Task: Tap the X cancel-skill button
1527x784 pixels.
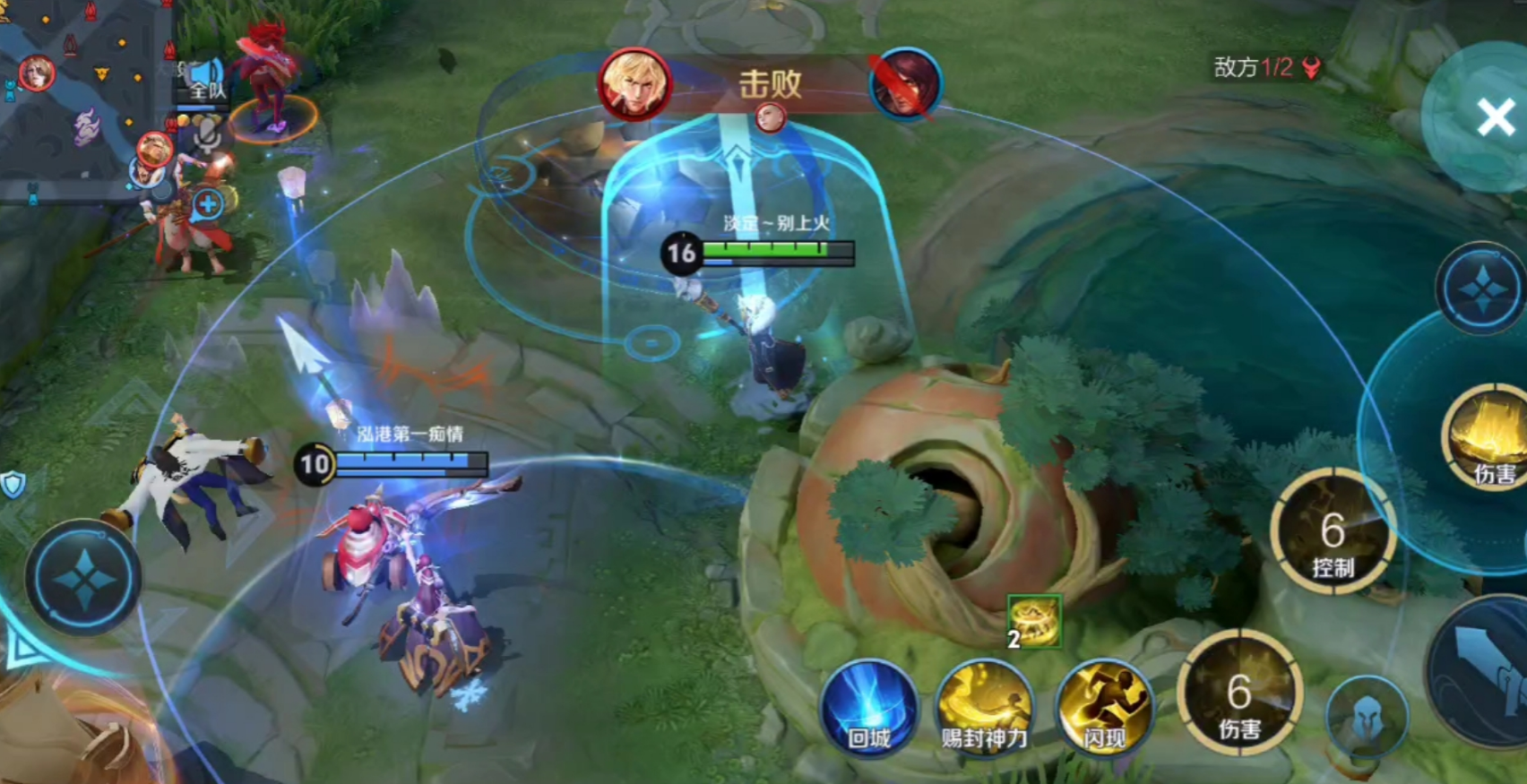Action: click(1494, 116)
